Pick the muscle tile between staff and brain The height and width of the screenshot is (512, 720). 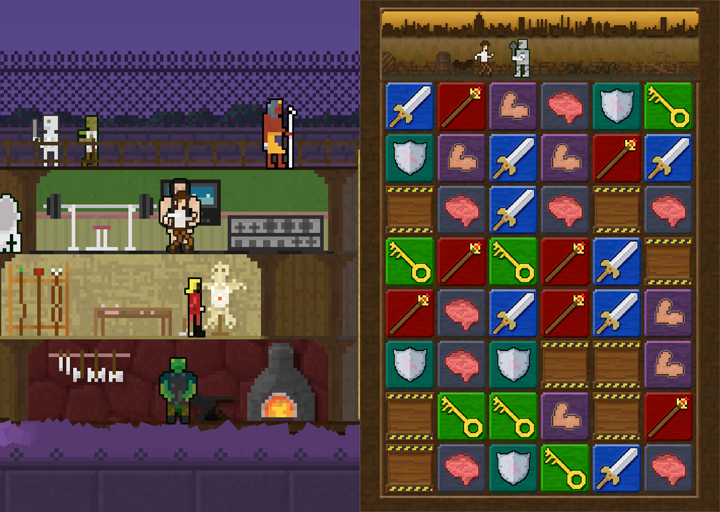click(x=513, y=105)
